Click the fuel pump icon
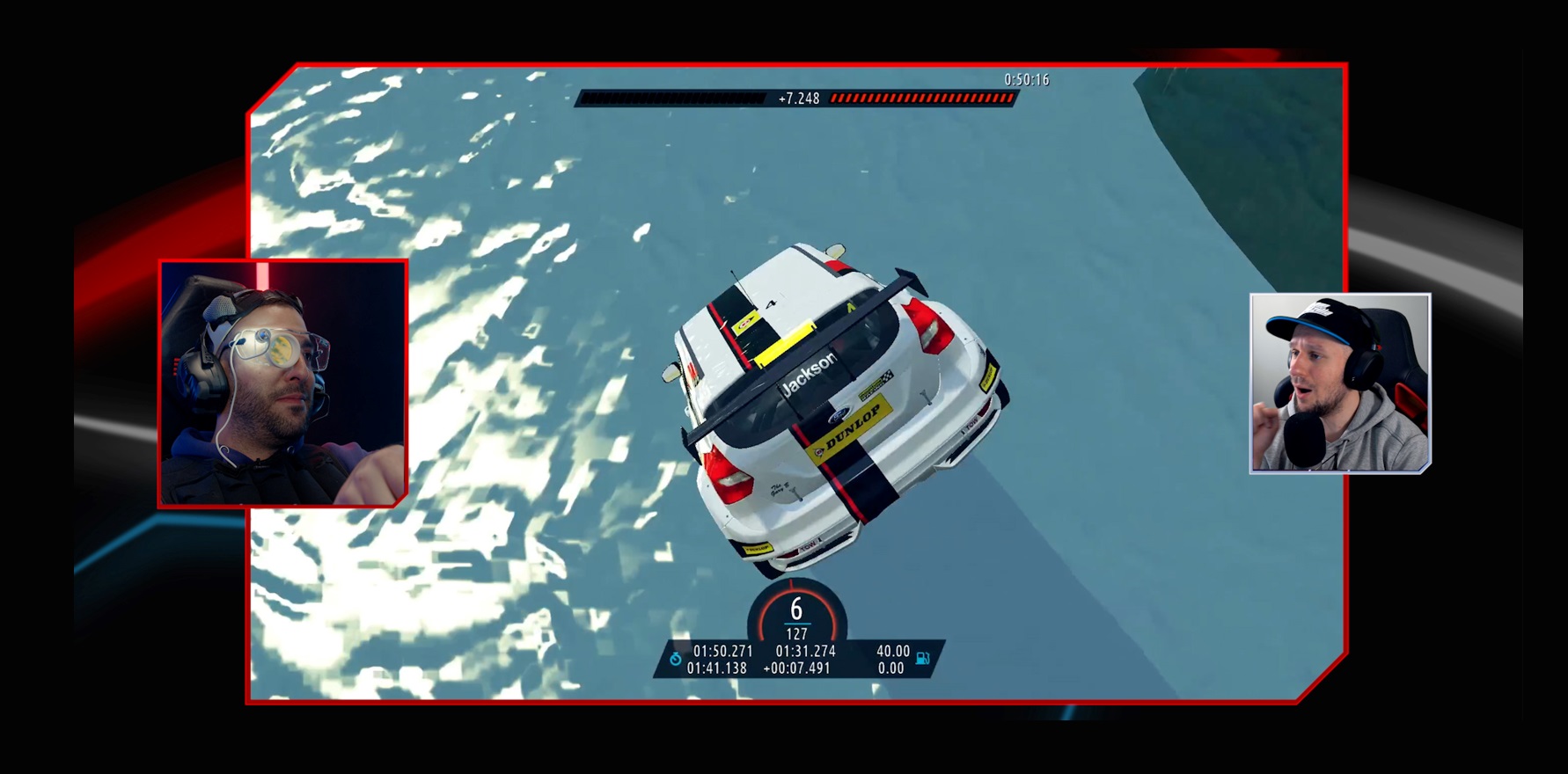Screen dimensions: 1568x774 click(923, 658)
